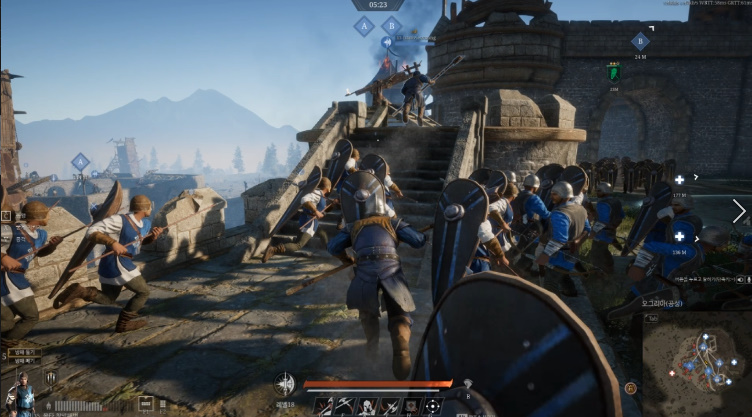Click the round orange lock icon

pyautogui.click(x=630, y=388)
